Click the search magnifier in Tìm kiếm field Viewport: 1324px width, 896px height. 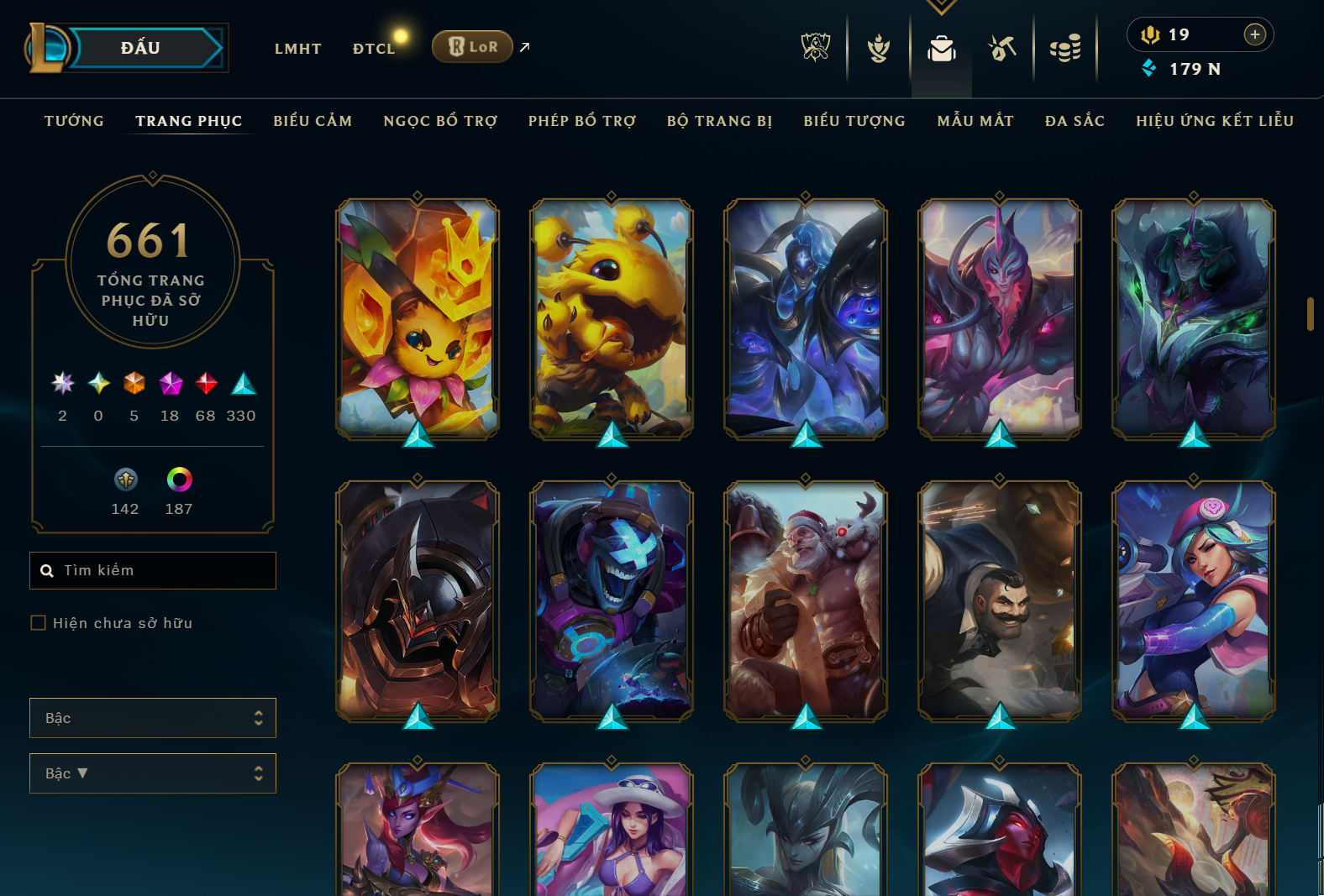pyautogui.click(x=47, y=570)
